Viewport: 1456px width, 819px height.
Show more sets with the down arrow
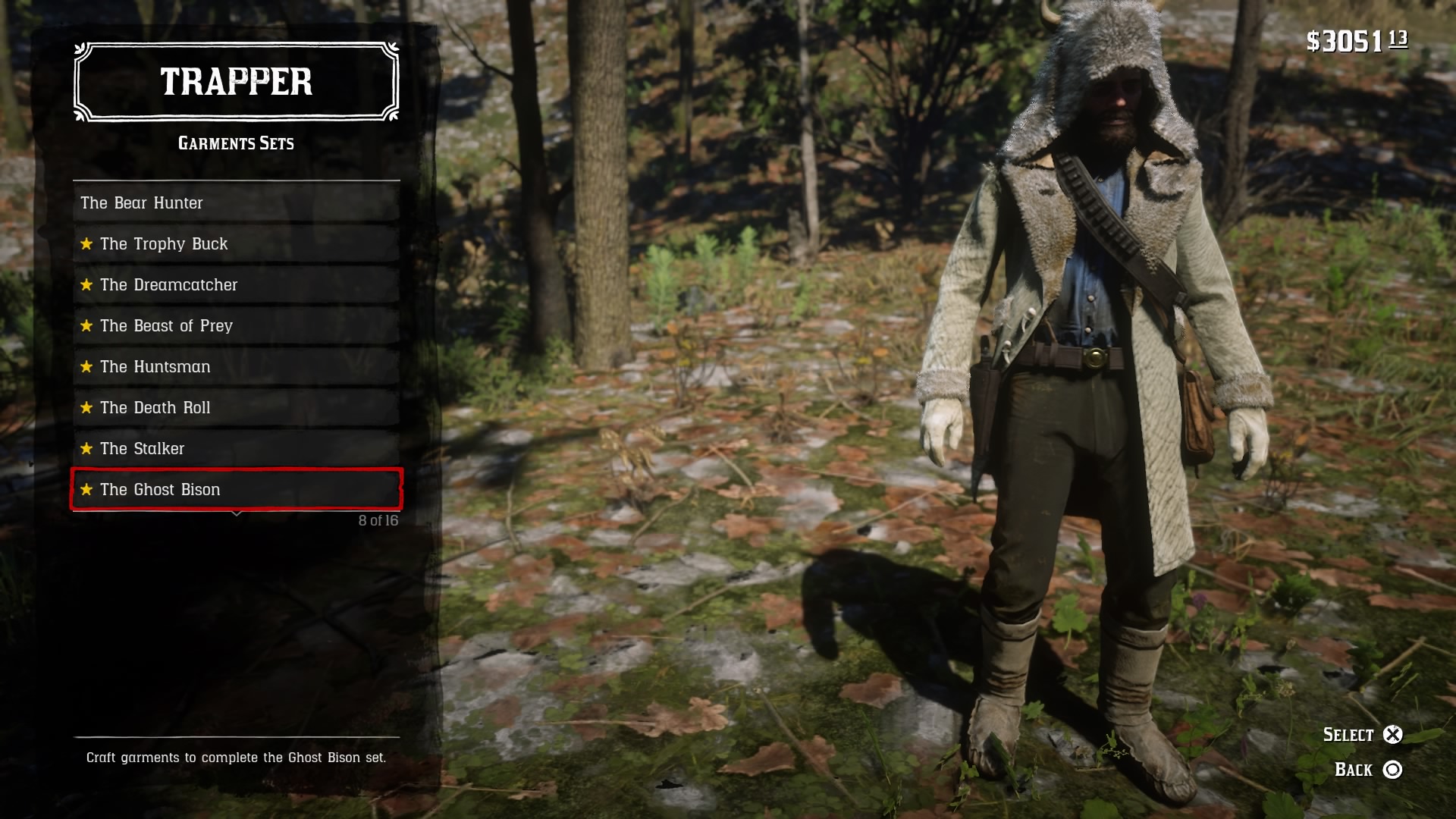pyautogui.click(x=237, y=514)
